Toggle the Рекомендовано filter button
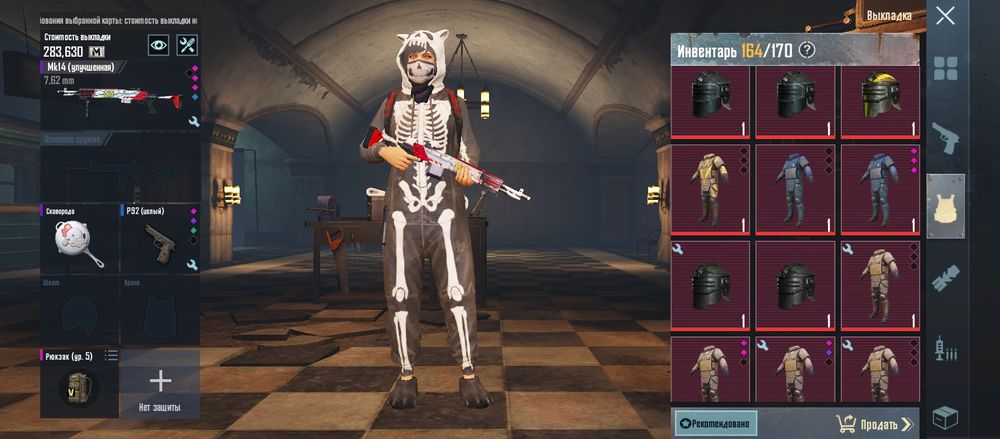The width and height of the screenshot is (1000, 439). [716, 423]
